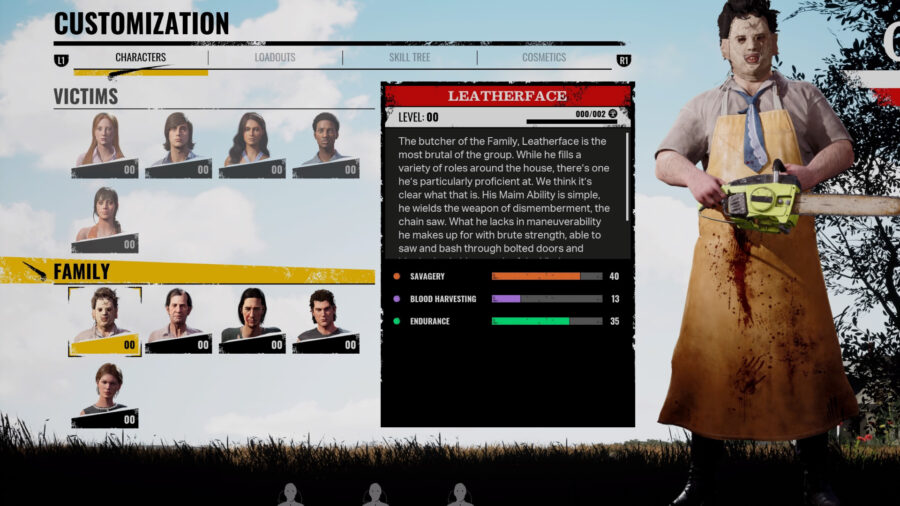Select Johnny in the Family row
The image size is (900, 506).
pyautogui.click(x=326, y=320)
